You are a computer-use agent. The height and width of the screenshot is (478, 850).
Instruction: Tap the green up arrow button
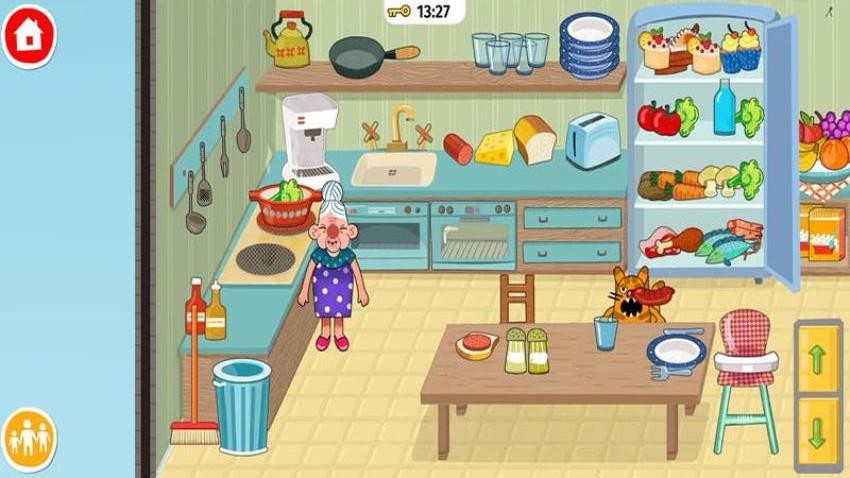click(x=817, y=358)
